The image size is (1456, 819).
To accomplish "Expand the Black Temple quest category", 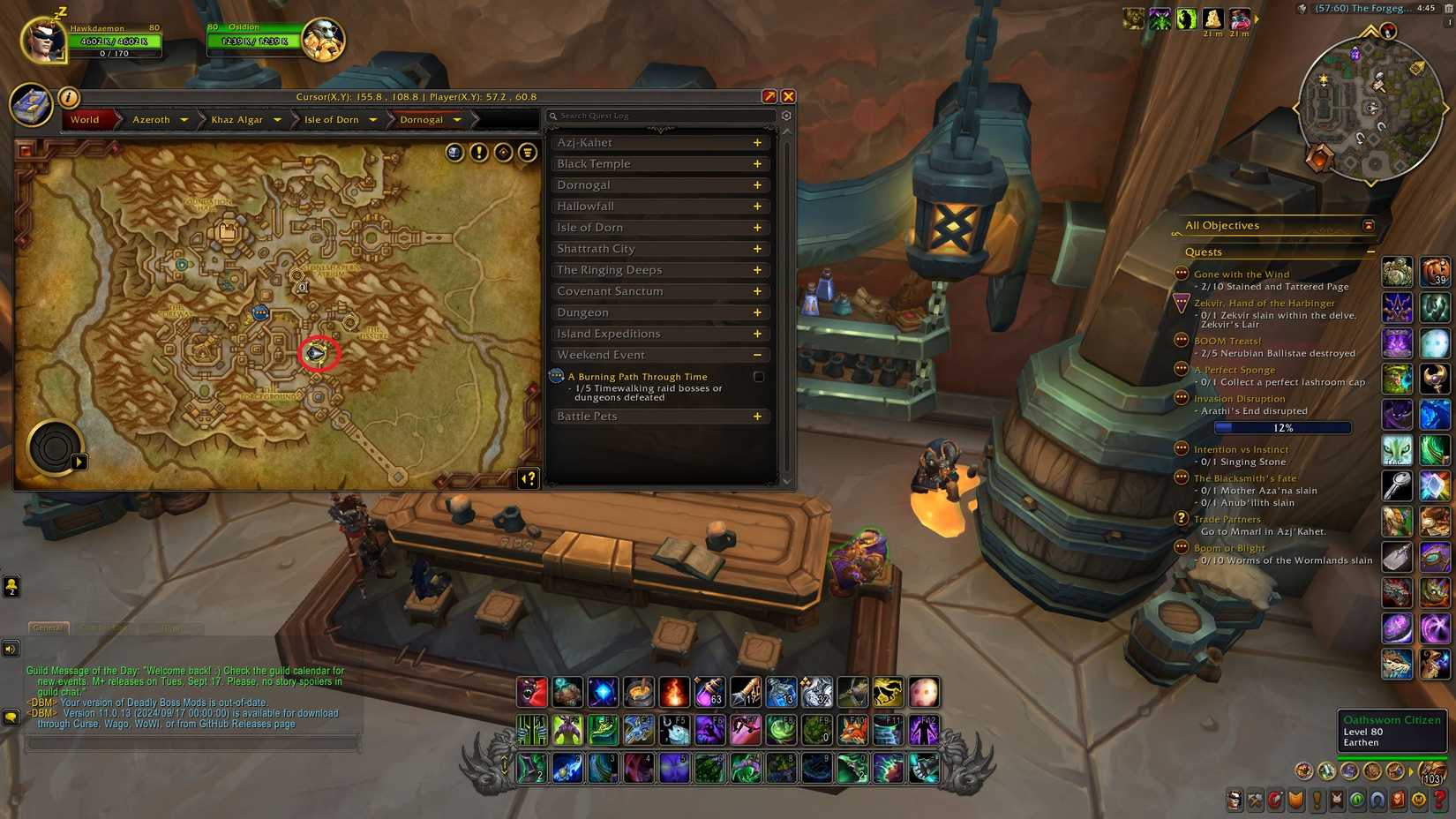I will click(756, 163).
